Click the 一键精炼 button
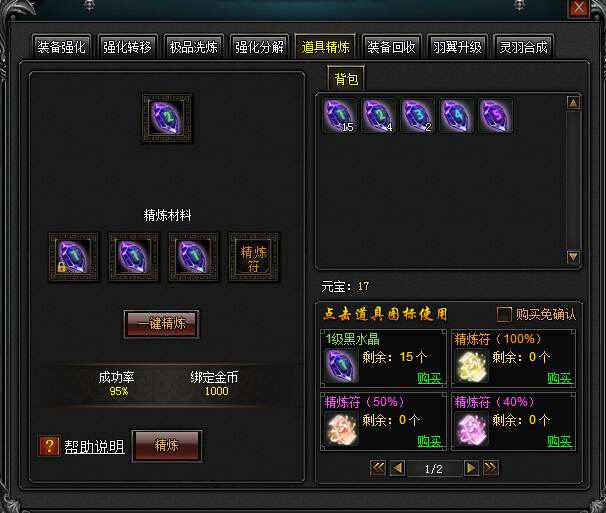This screenshot has width=606, height=513. [x=161, y=324]
